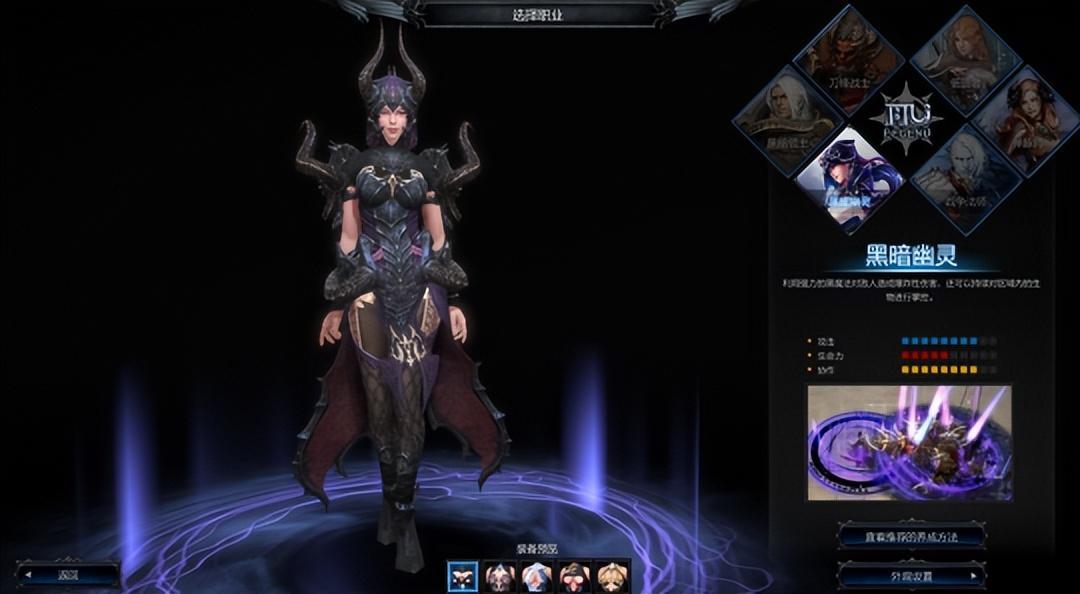Preview the second equipment set icon
The image size is (1080, 594).
(x=499, y=576)
